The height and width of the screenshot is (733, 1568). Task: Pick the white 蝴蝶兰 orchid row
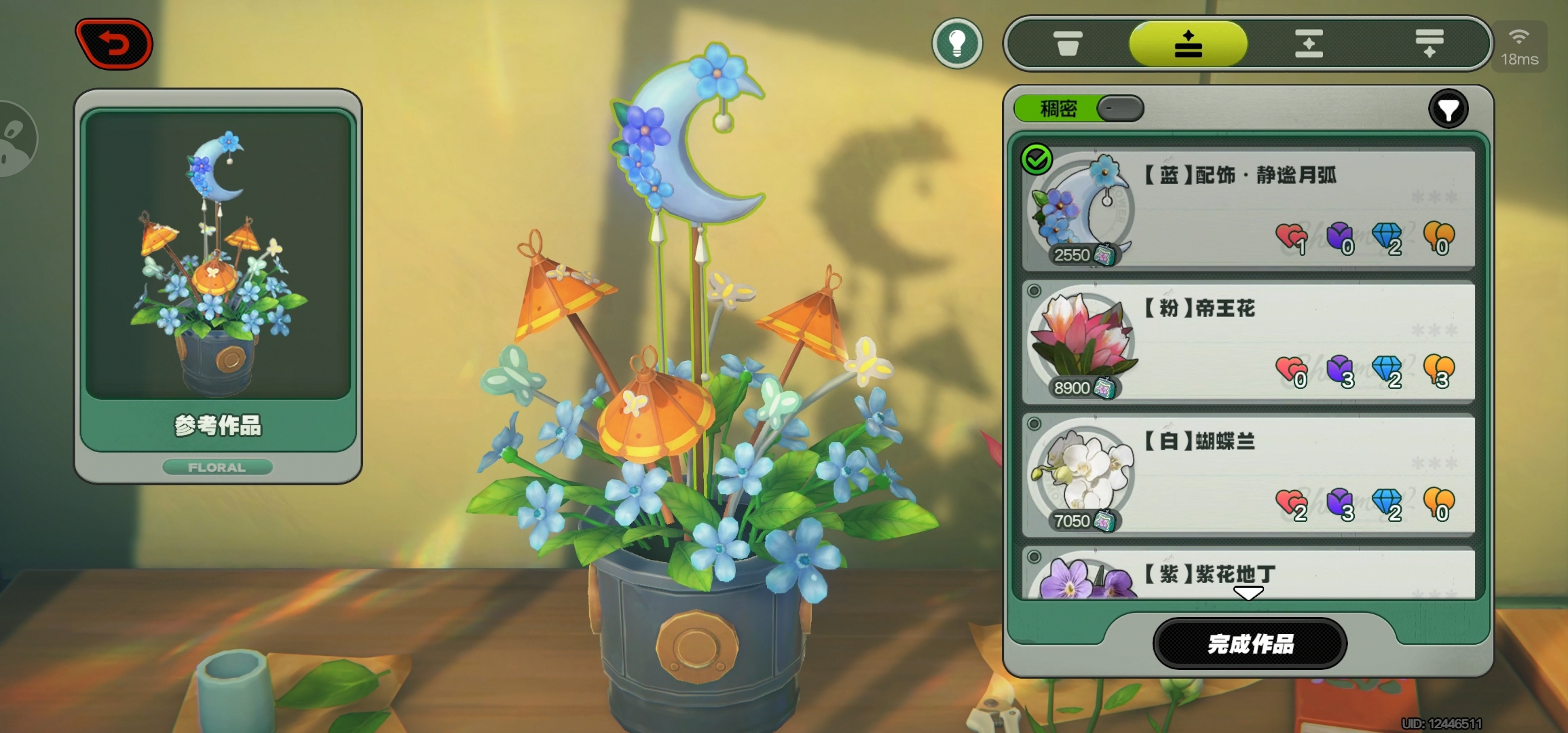(x=1248, y=474)
